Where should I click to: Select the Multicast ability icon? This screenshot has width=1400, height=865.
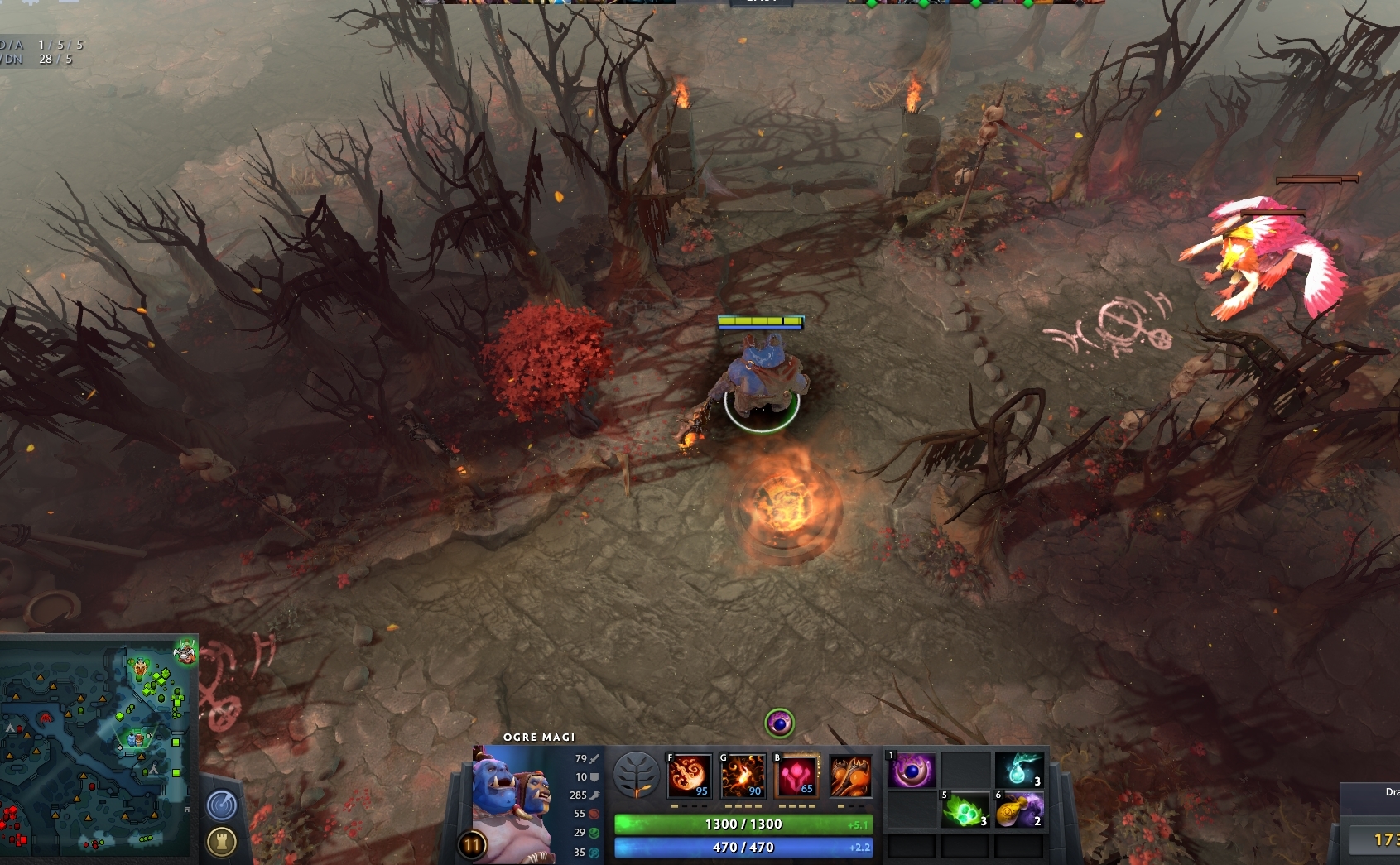[x=850, y=776]
